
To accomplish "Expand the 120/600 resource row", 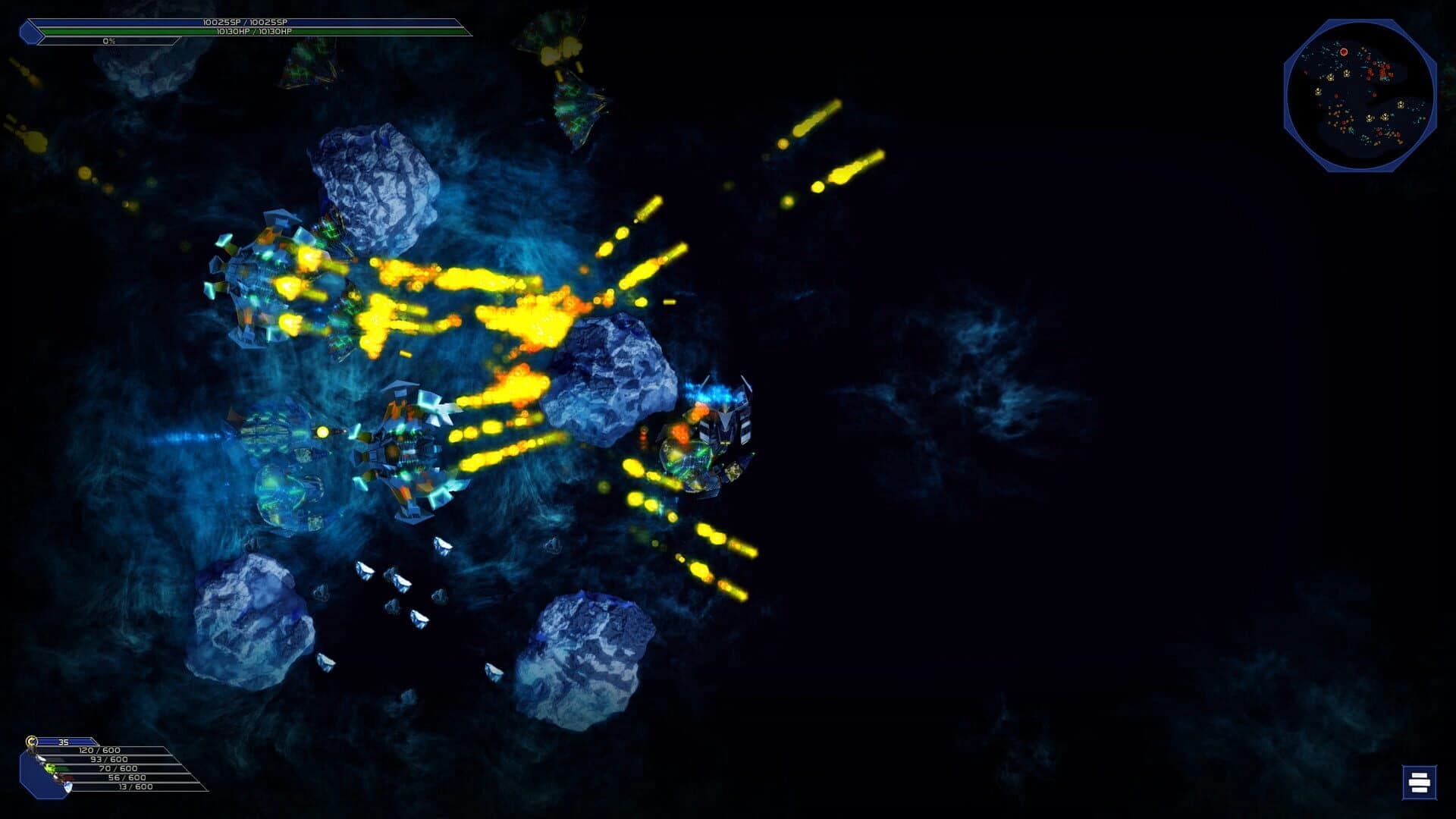I will coord(99,750).
